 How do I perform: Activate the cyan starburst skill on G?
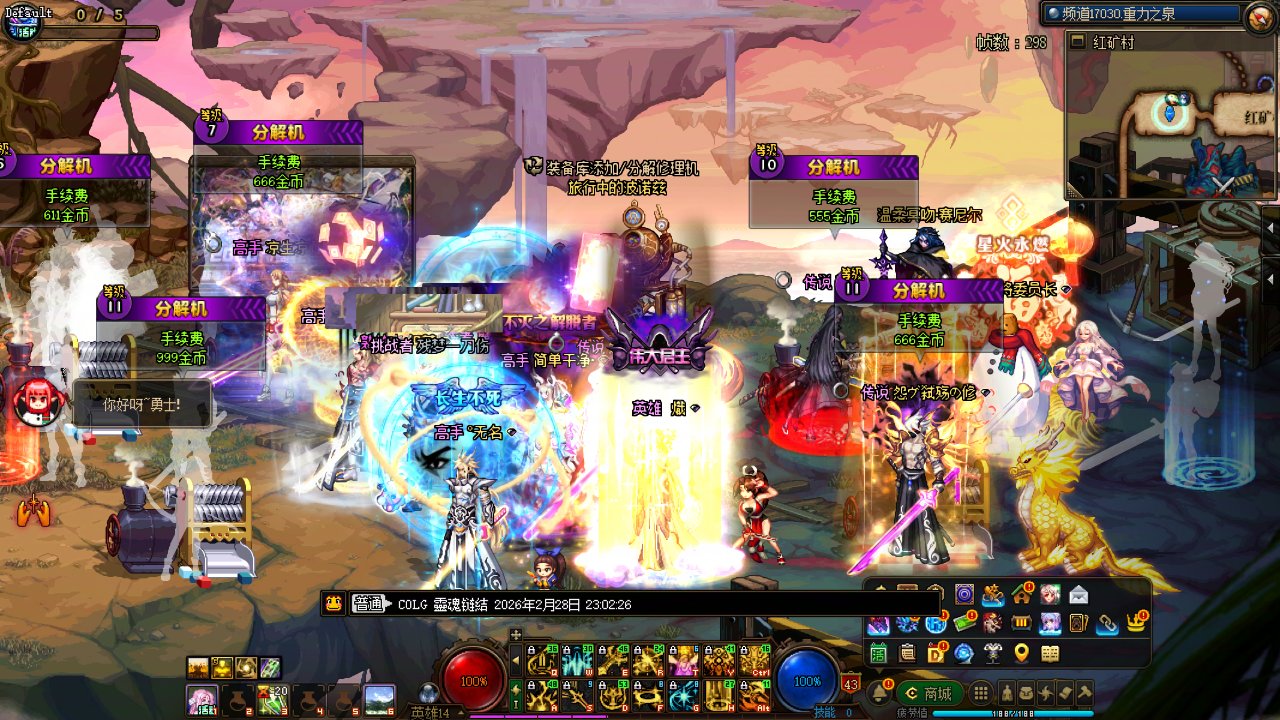point(684,693)
